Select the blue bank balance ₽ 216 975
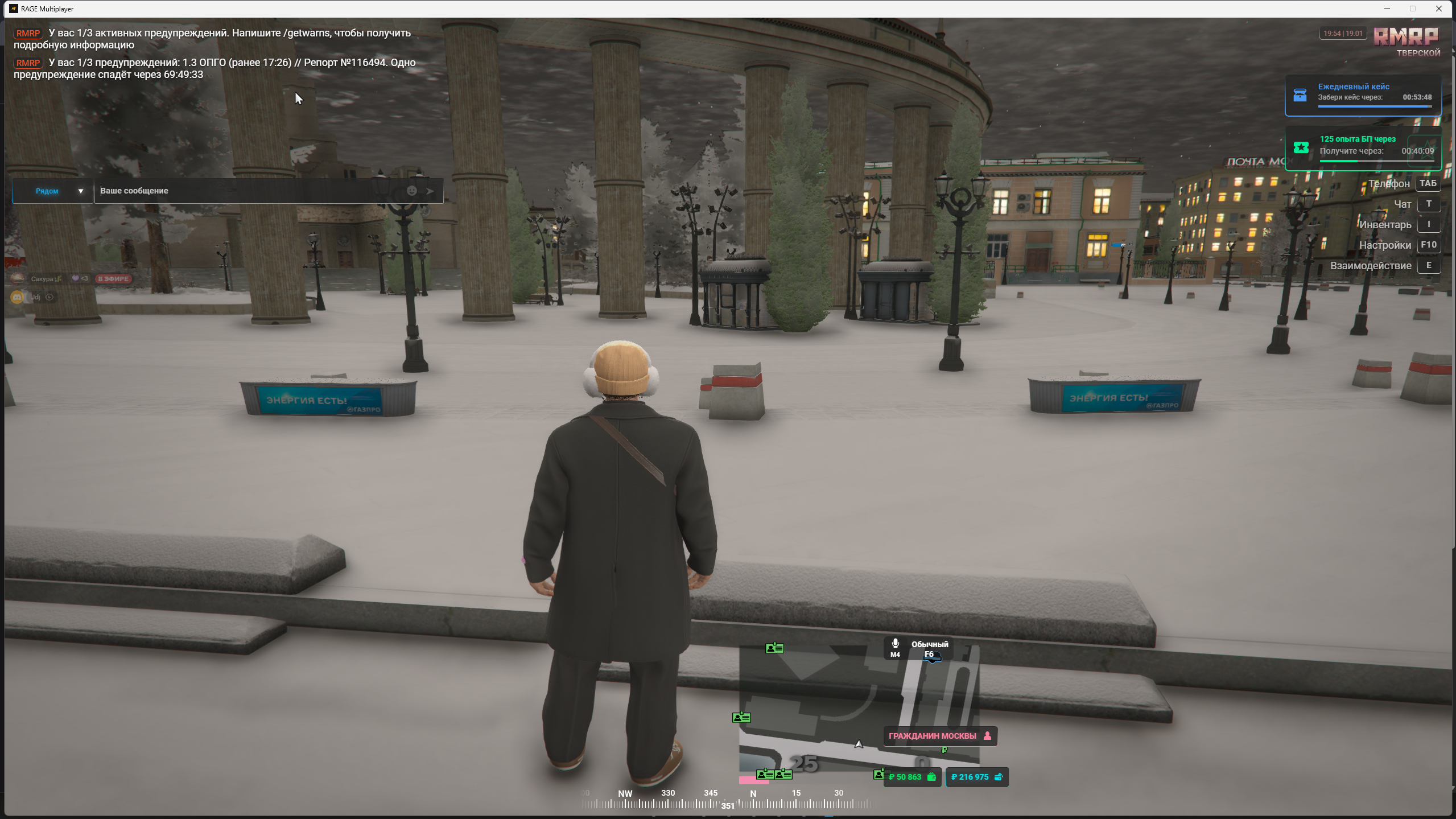 (976, 777)
